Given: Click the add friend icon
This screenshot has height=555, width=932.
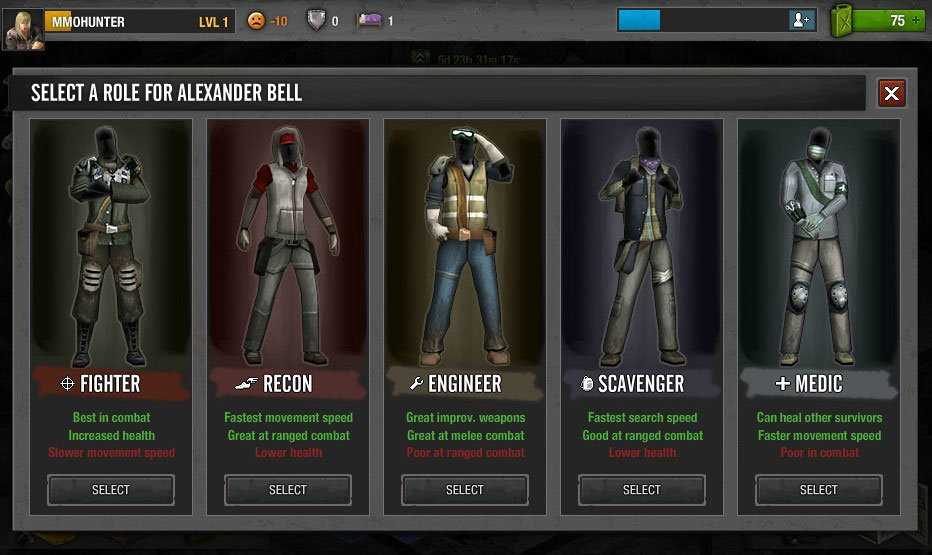Looking at the screenshot, I should click(801, 20).
